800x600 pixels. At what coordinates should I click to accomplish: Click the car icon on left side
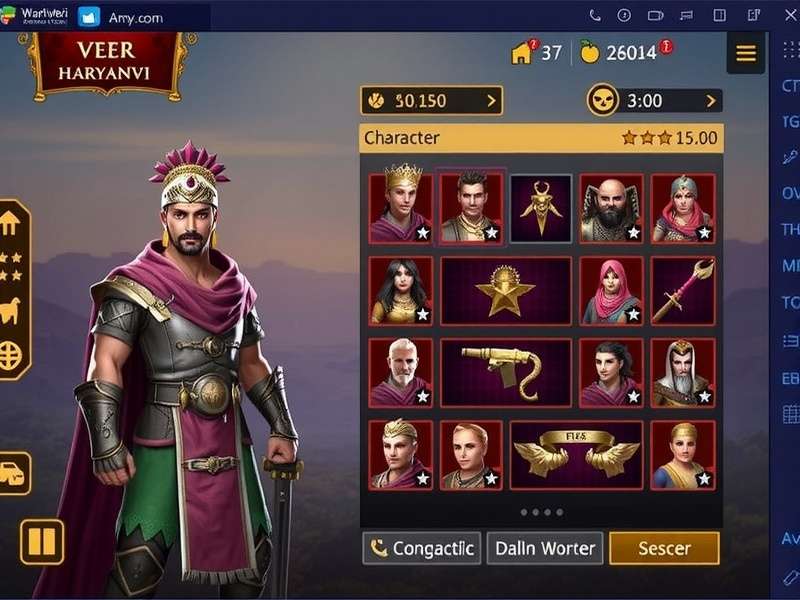13,473
